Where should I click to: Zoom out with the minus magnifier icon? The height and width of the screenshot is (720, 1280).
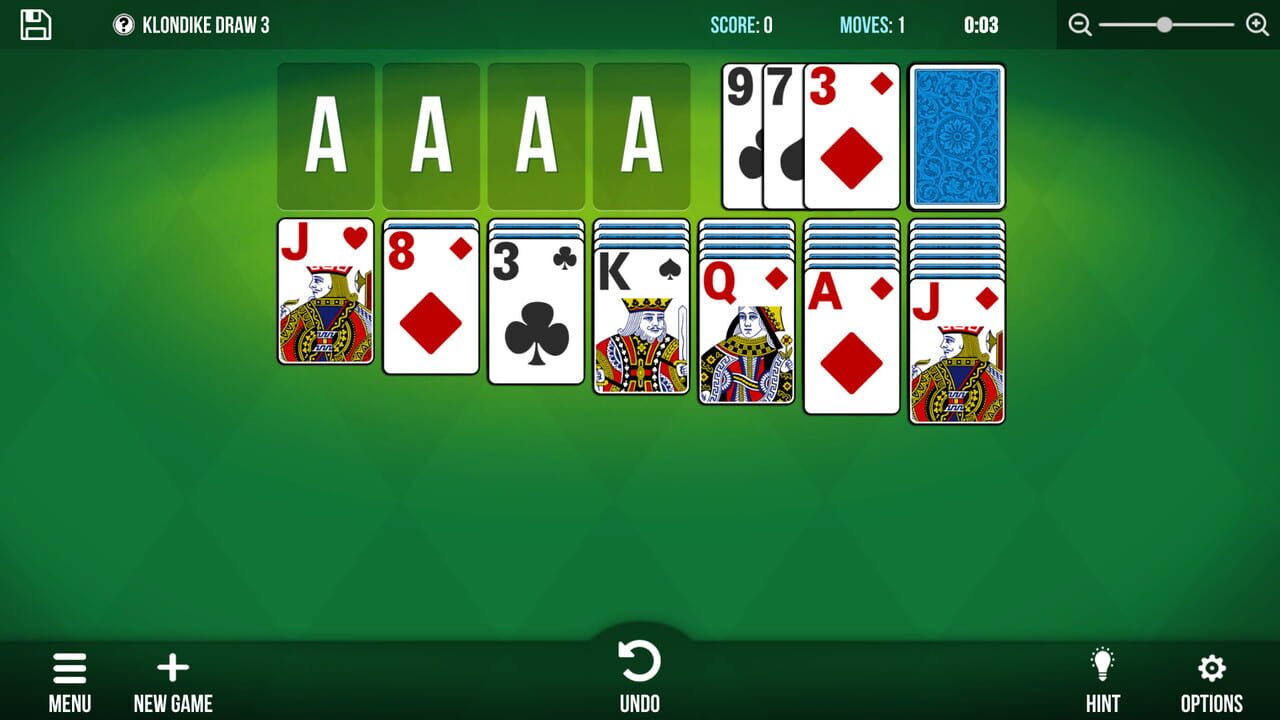click(1079, 24)
